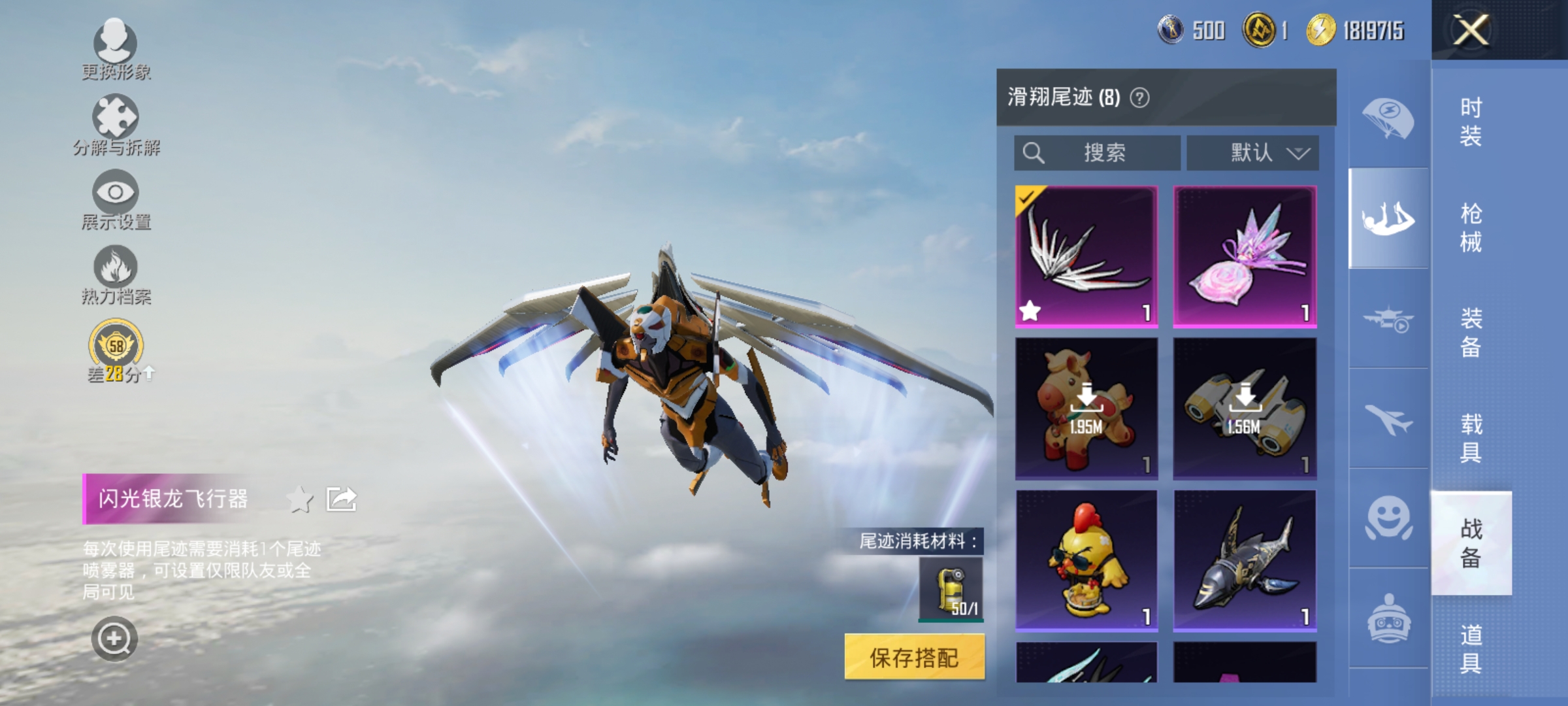
Task: Open the 默认 sorting dropdown
Action: (x=1252, y=152)
